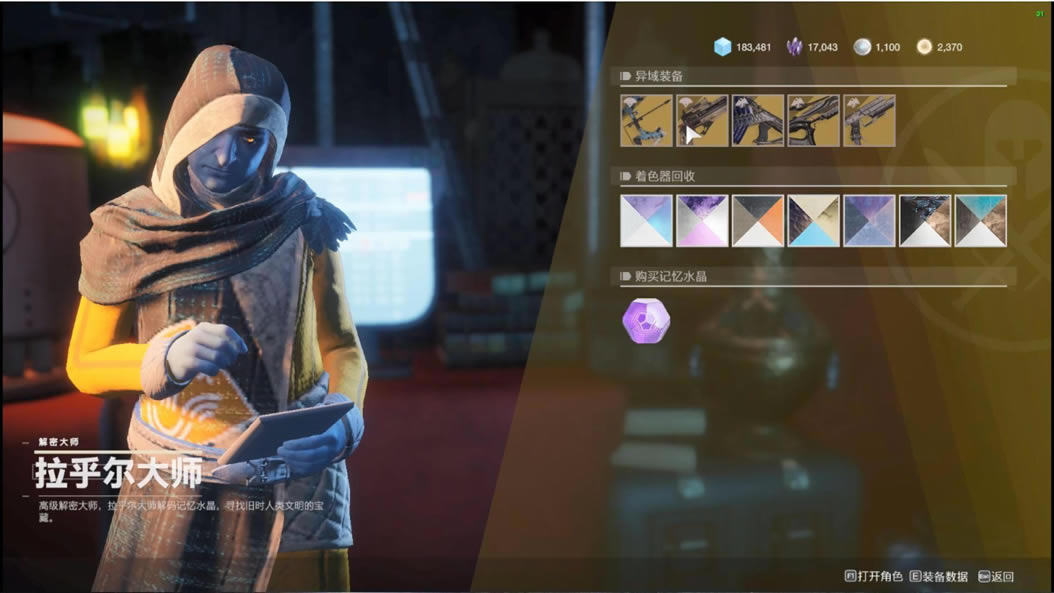1054x593 pixels.
Task: Select the teal and tan shader
Action: (x=981, y=220)
